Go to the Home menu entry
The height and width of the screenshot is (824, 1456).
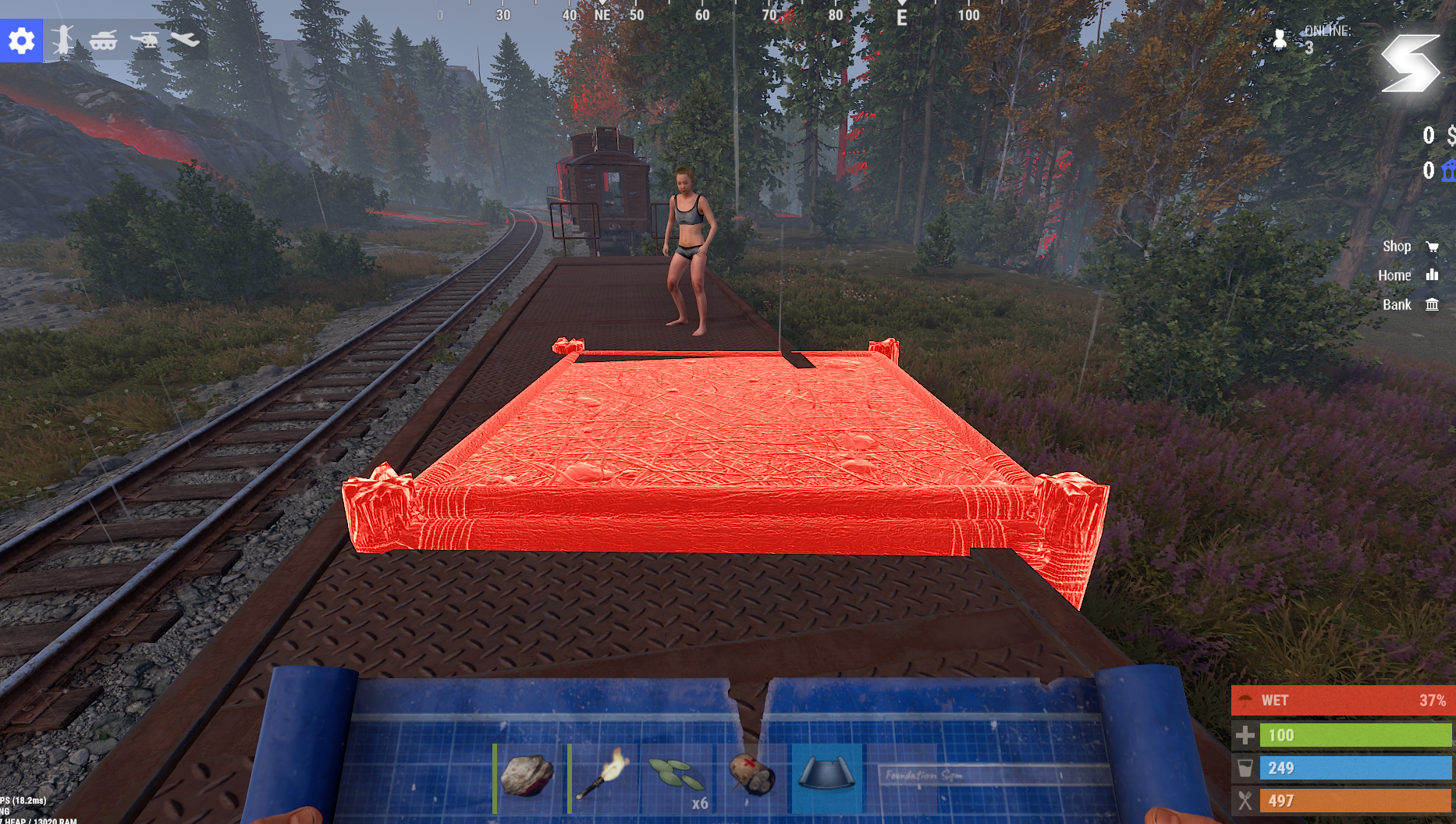1408,275
